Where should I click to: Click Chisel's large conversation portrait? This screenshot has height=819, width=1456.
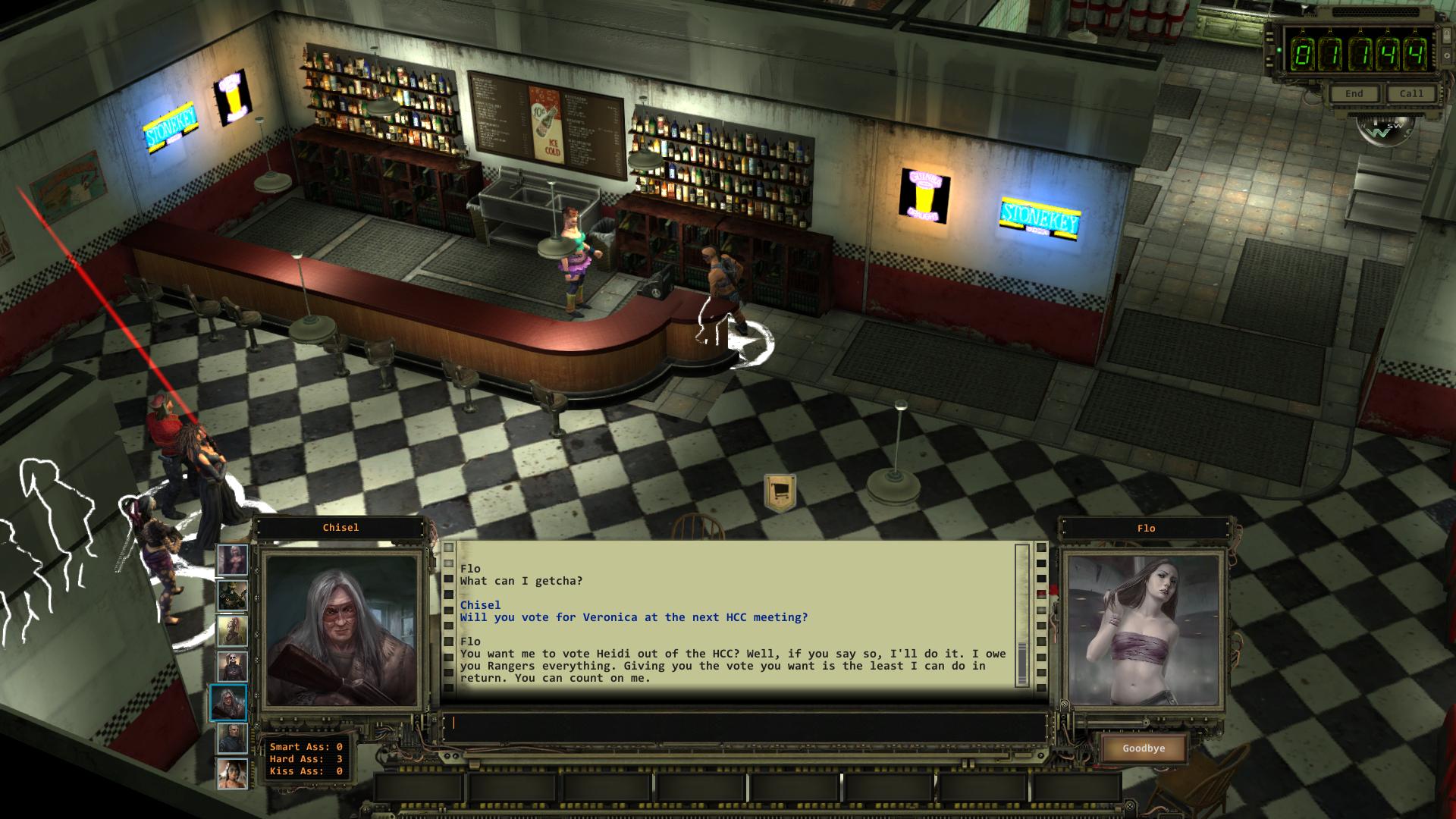[x=340, y=629]
